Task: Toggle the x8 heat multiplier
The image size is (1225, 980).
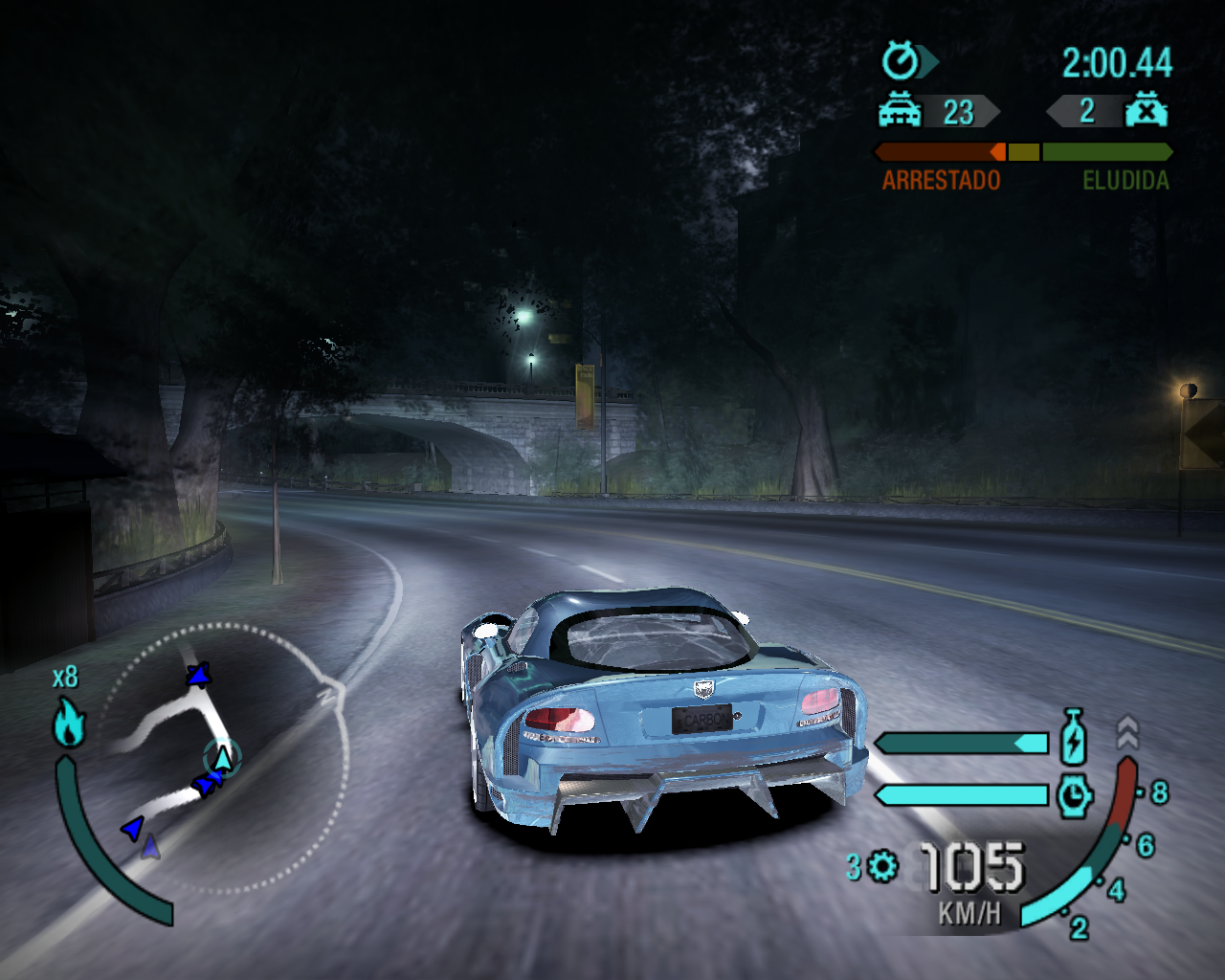Action: pyautogui.click(x=65, y=676)
